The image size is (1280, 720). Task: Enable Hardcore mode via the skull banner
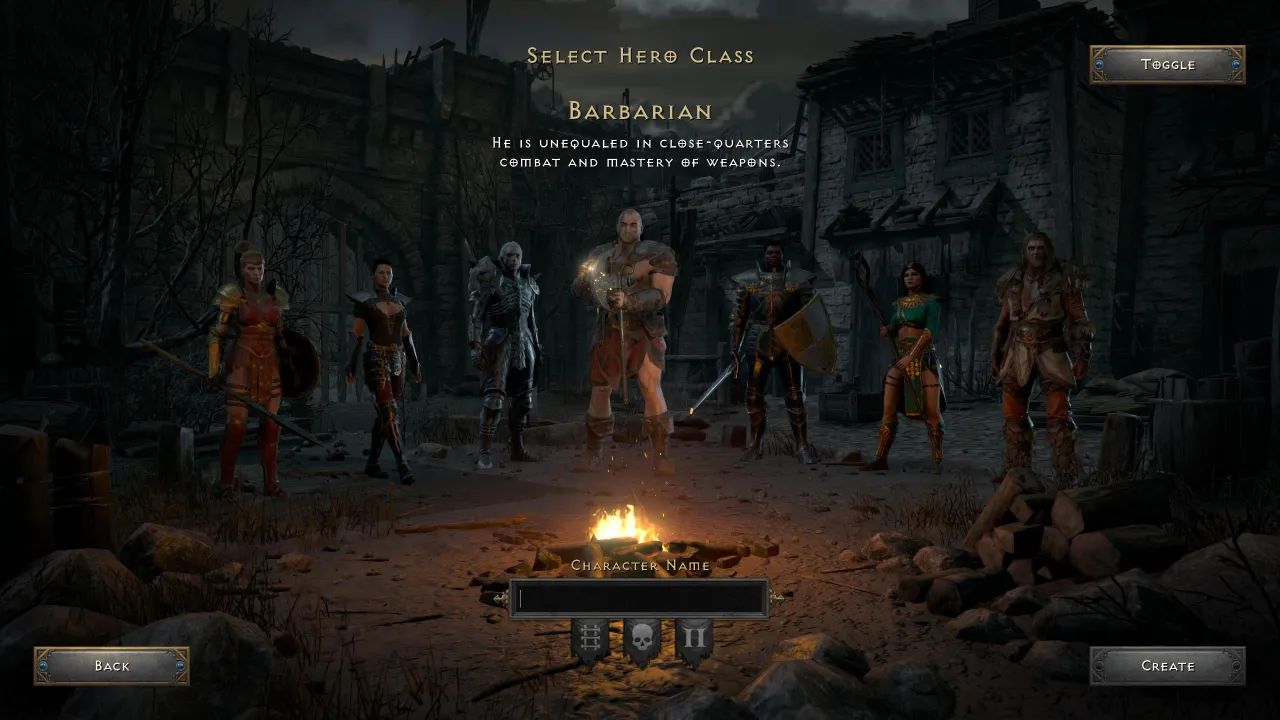(640, 638)
